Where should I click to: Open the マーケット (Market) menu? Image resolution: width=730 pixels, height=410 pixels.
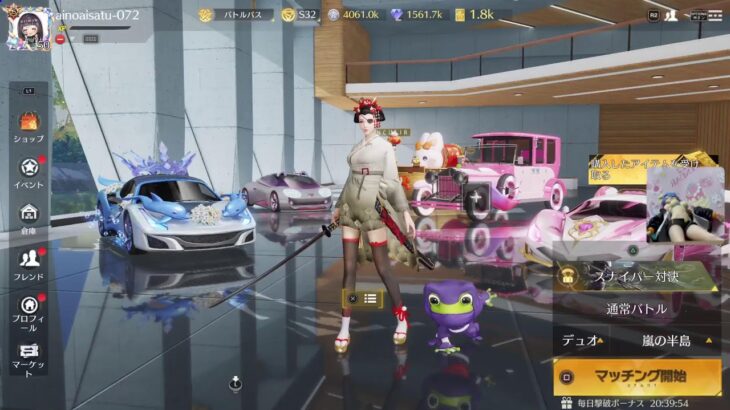pos(28,357)
